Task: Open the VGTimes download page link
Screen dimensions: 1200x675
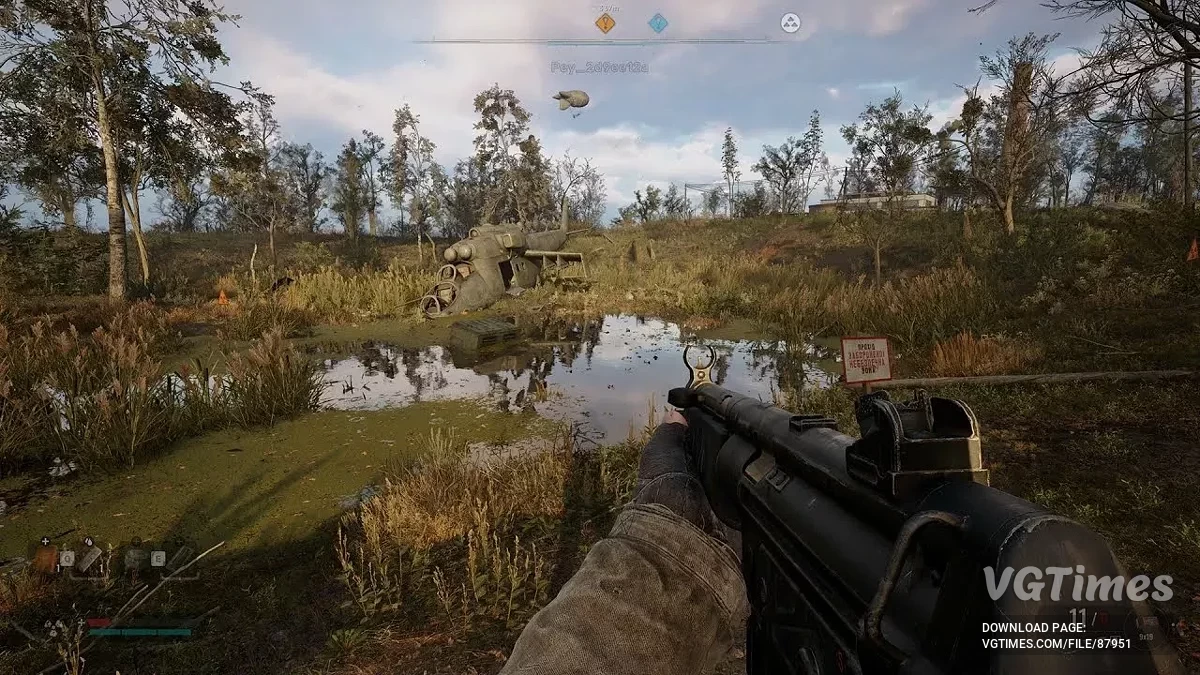Action: 1056,643
